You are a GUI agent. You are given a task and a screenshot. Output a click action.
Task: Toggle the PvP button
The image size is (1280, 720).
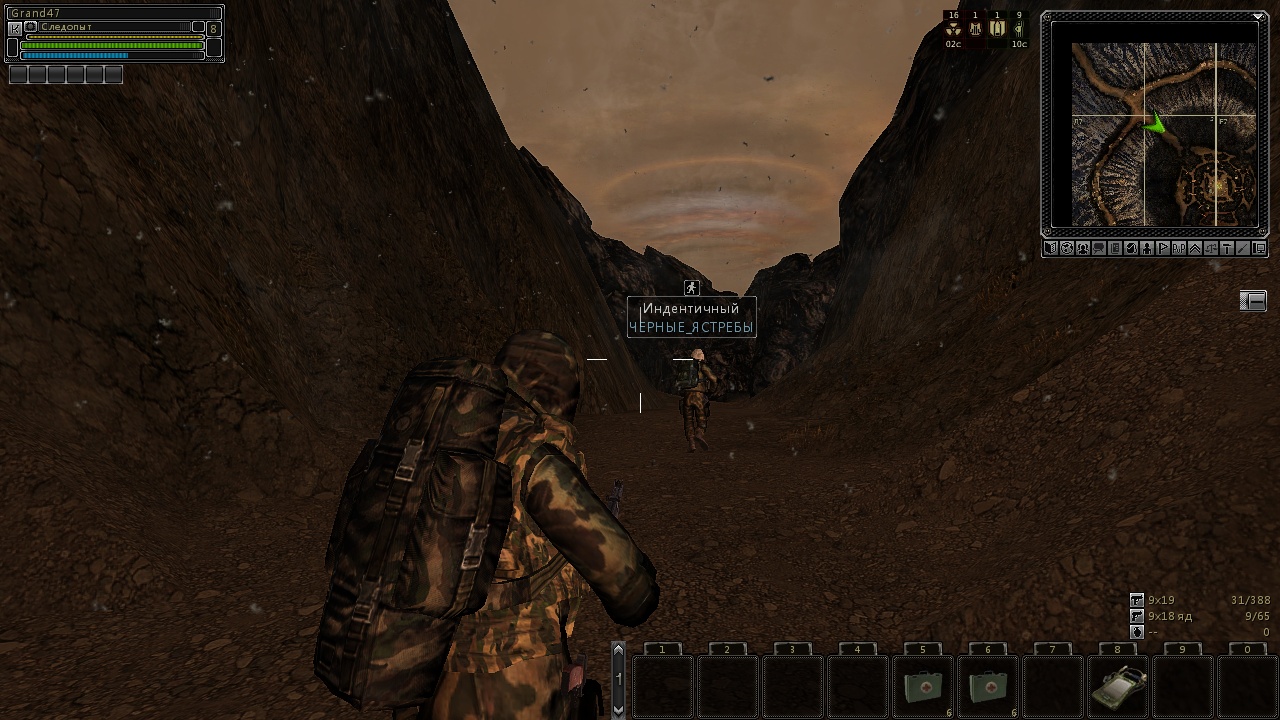1179,248
